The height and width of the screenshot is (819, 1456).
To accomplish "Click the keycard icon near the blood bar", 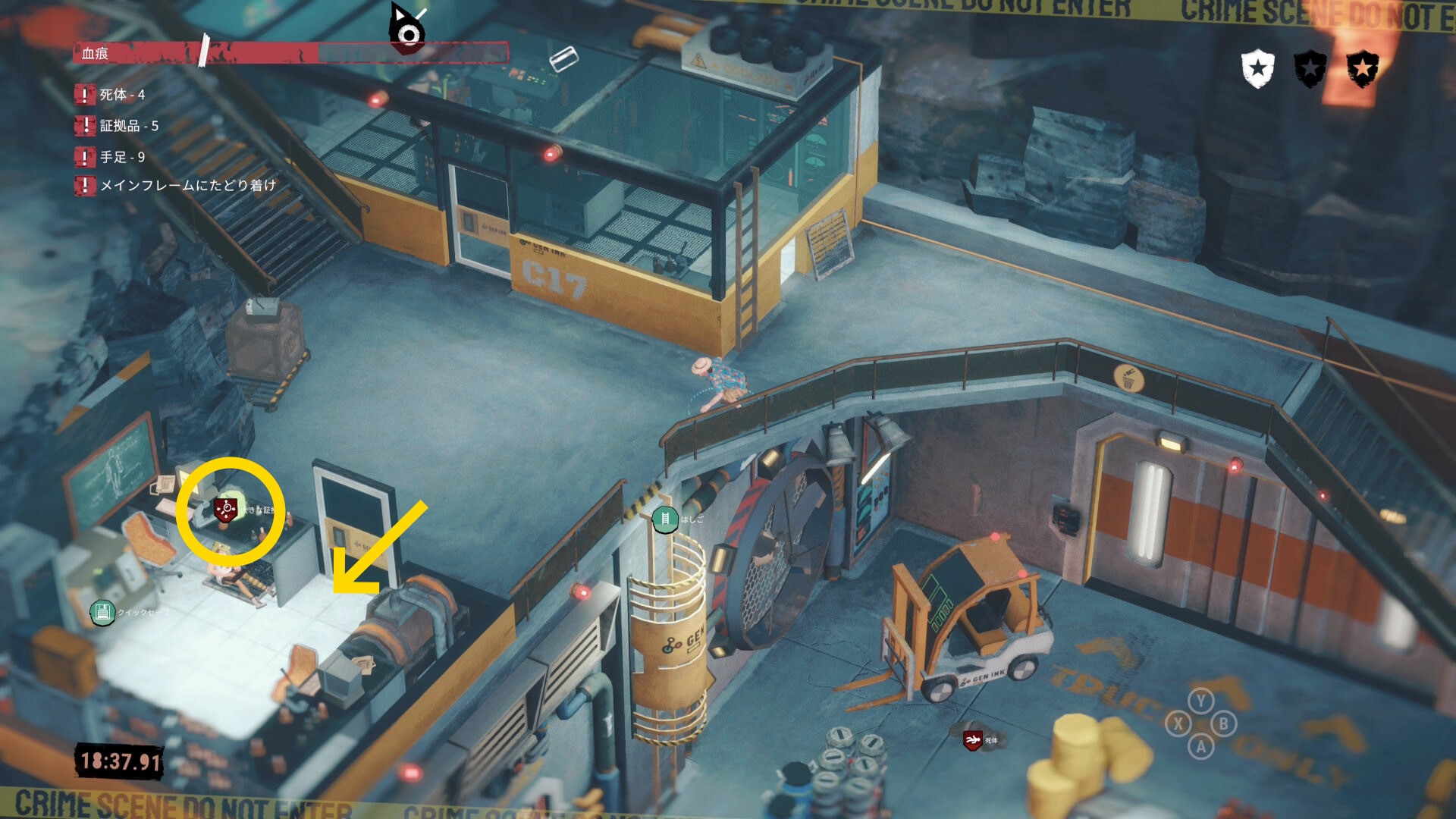I will click(563, 58).
